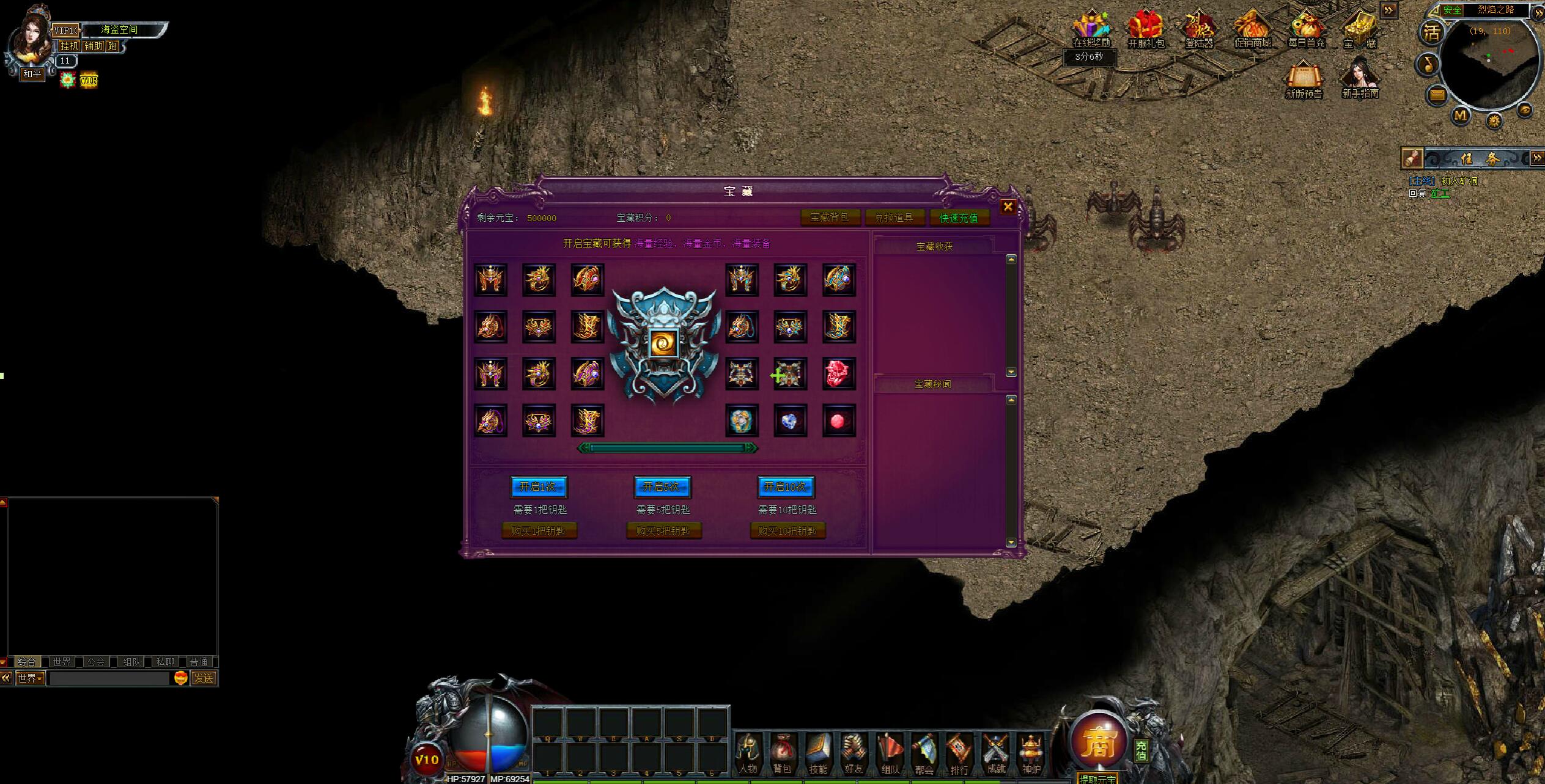
Task: Open the 兑换道具 item exchange
Action: coord(894,218)
